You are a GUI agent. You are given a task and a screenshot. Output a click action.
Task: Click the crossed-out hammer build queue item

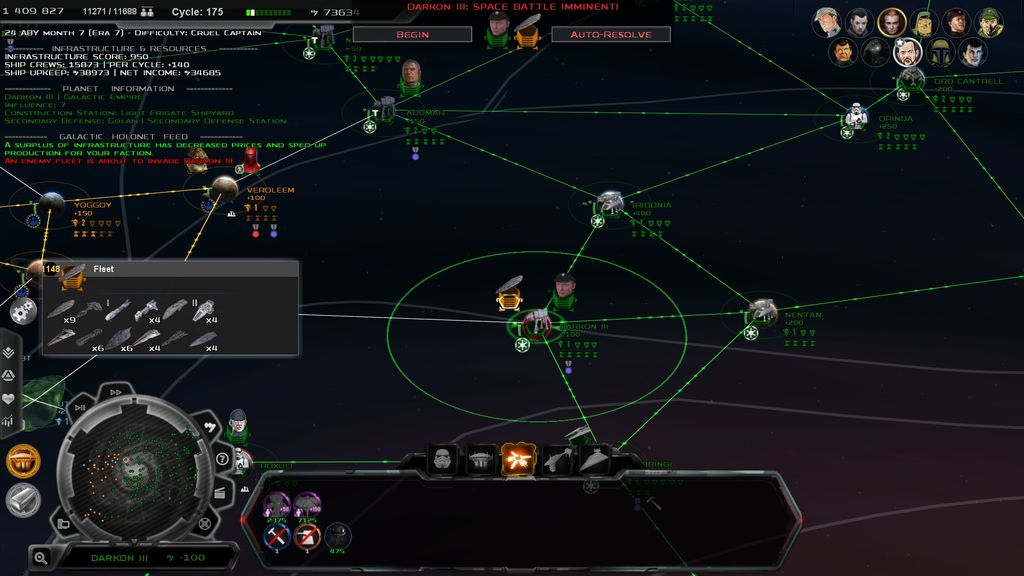277,537
